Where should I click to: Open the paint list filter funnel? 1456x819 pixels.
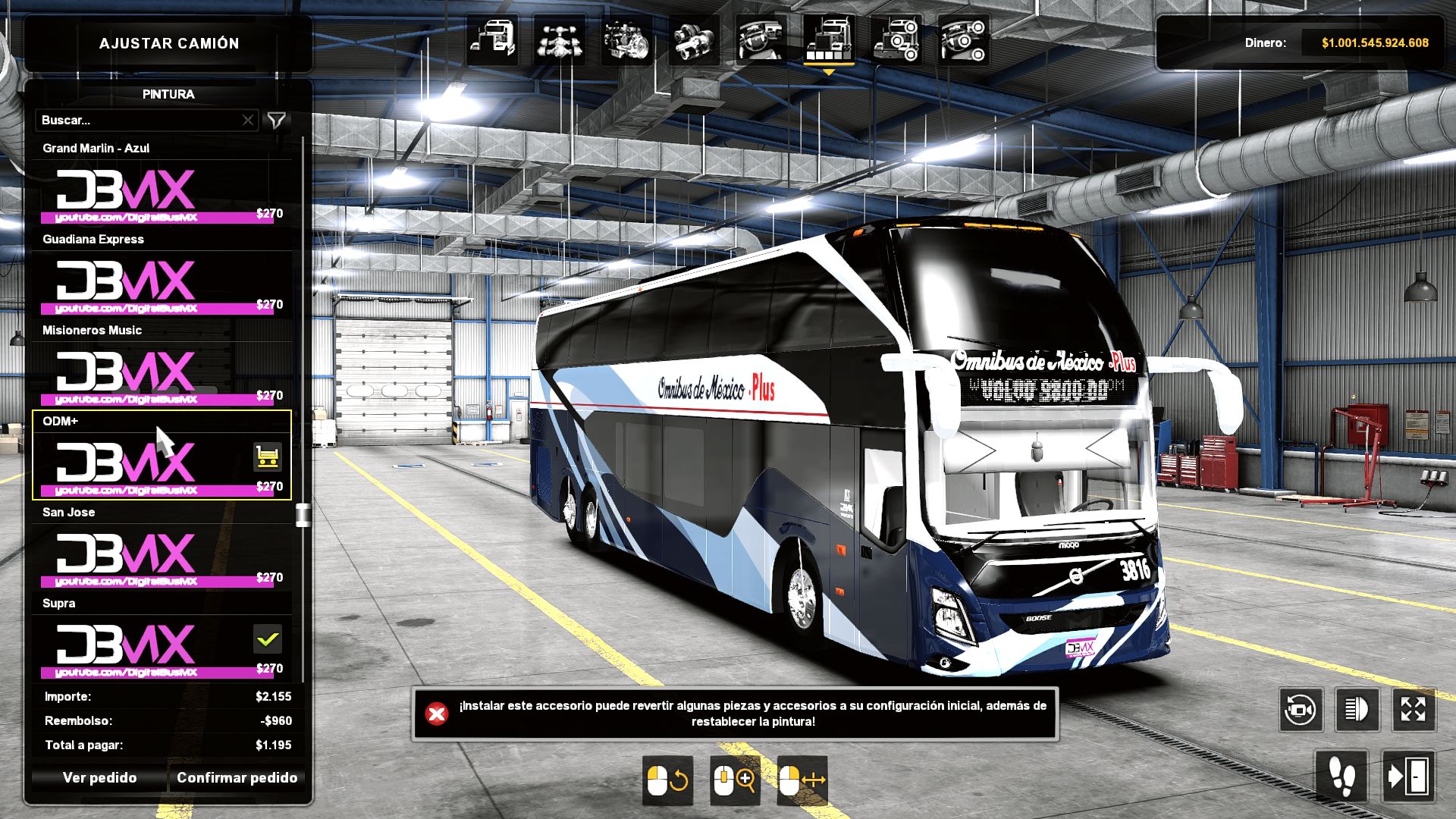pyautogui.click(x=277, y=121)
